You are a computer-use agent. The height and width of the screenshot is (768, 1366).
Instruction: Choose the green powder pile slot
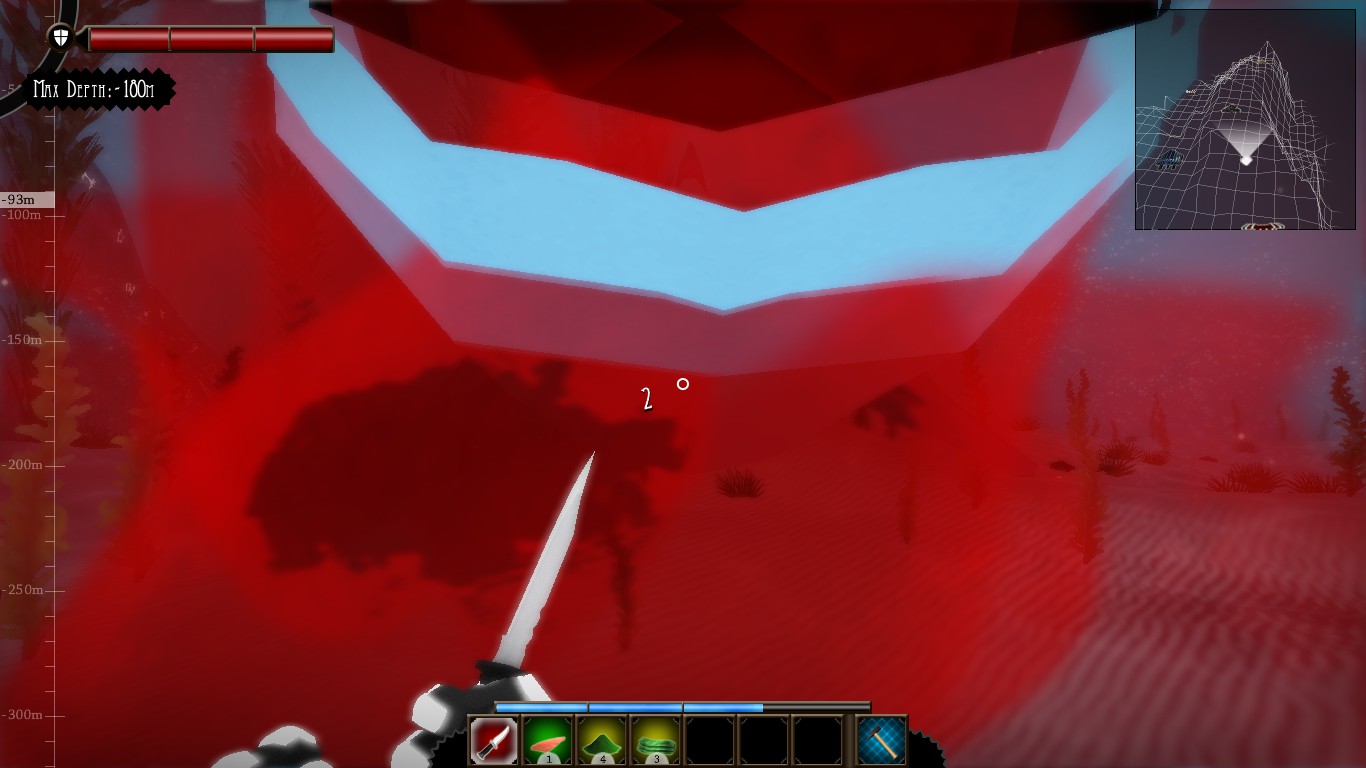[602, 741]
